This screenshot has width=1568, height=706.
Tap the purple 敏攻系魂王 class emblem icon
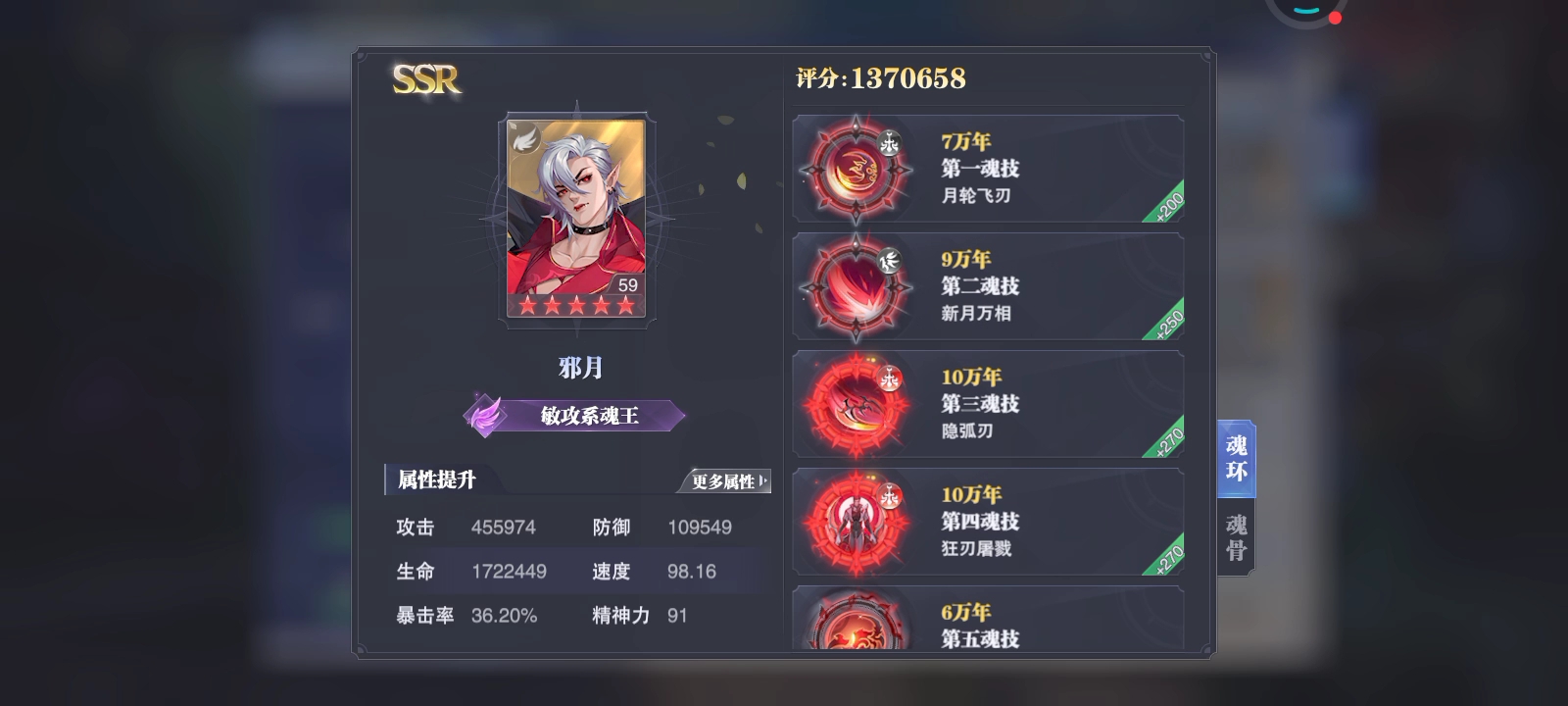click(487, 415)
